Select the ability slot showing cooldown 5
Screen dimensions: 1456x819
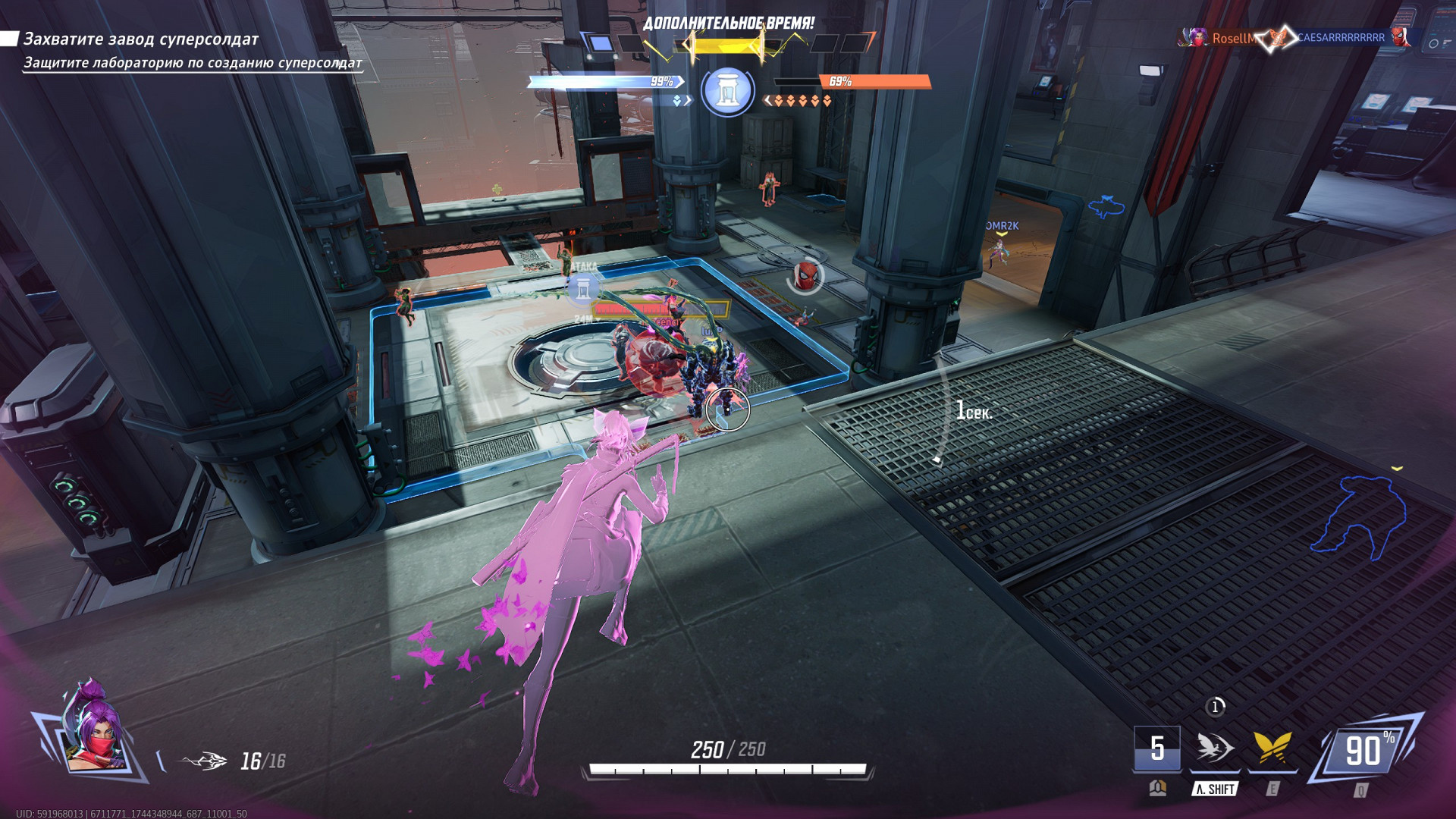(1156, 748)
